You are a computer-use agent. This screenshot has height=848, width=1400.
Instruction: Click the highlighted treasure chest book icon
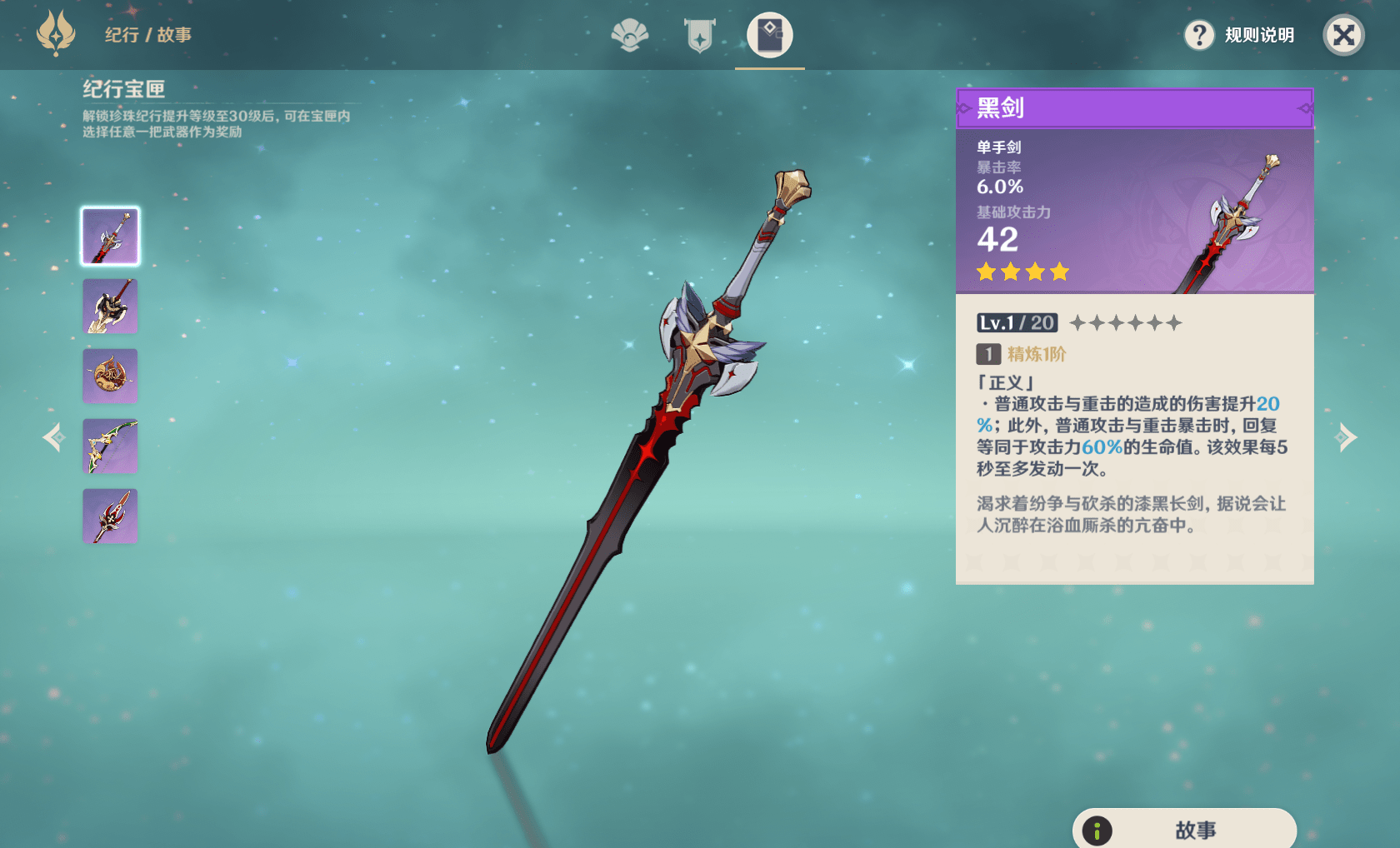pos(768,36)
